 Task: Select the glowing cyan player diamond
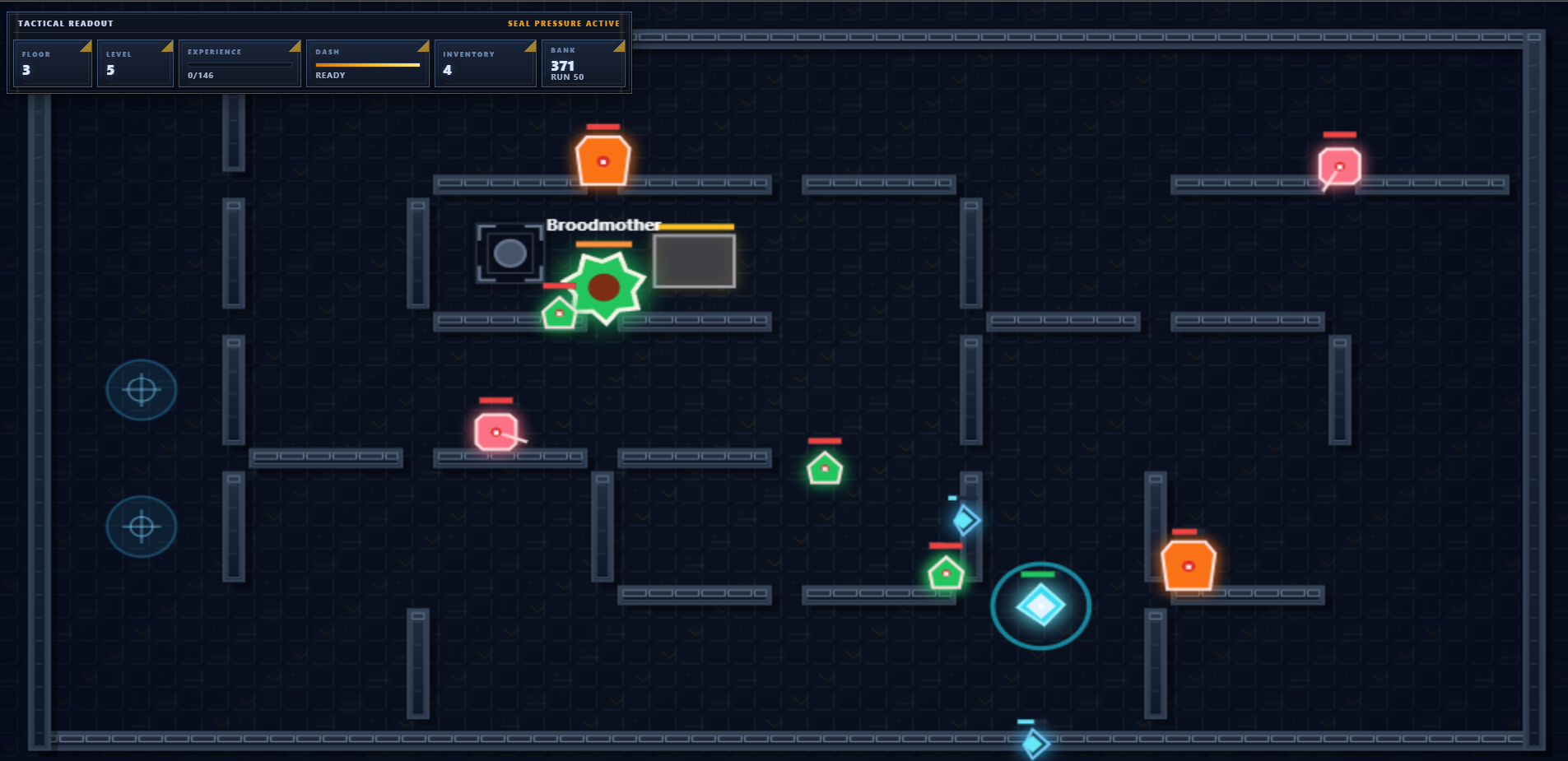pos(1042,606)
